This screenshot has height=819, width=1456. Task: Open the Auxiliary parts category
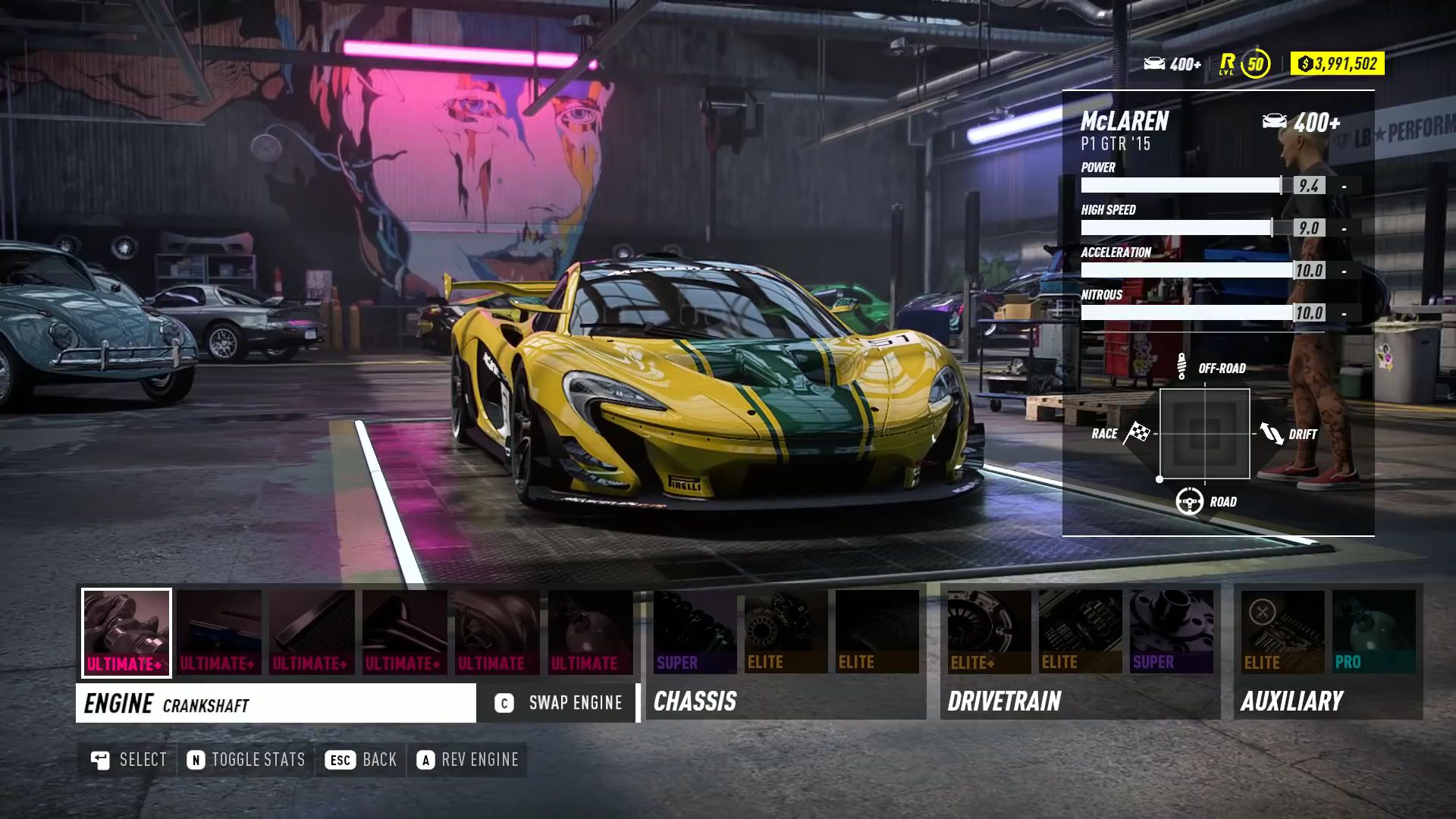(1292, 701)
